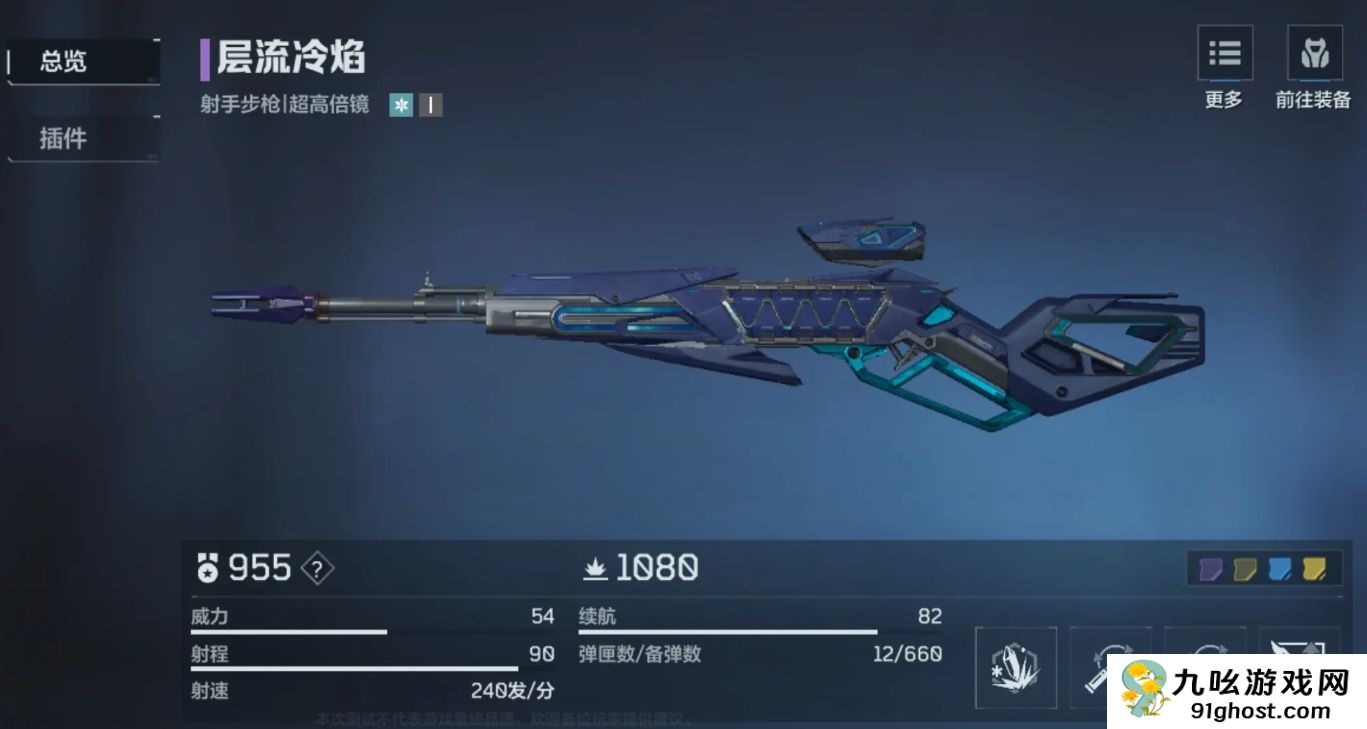Click the snowflake rarity icon under the weapon name

(400, 104)
